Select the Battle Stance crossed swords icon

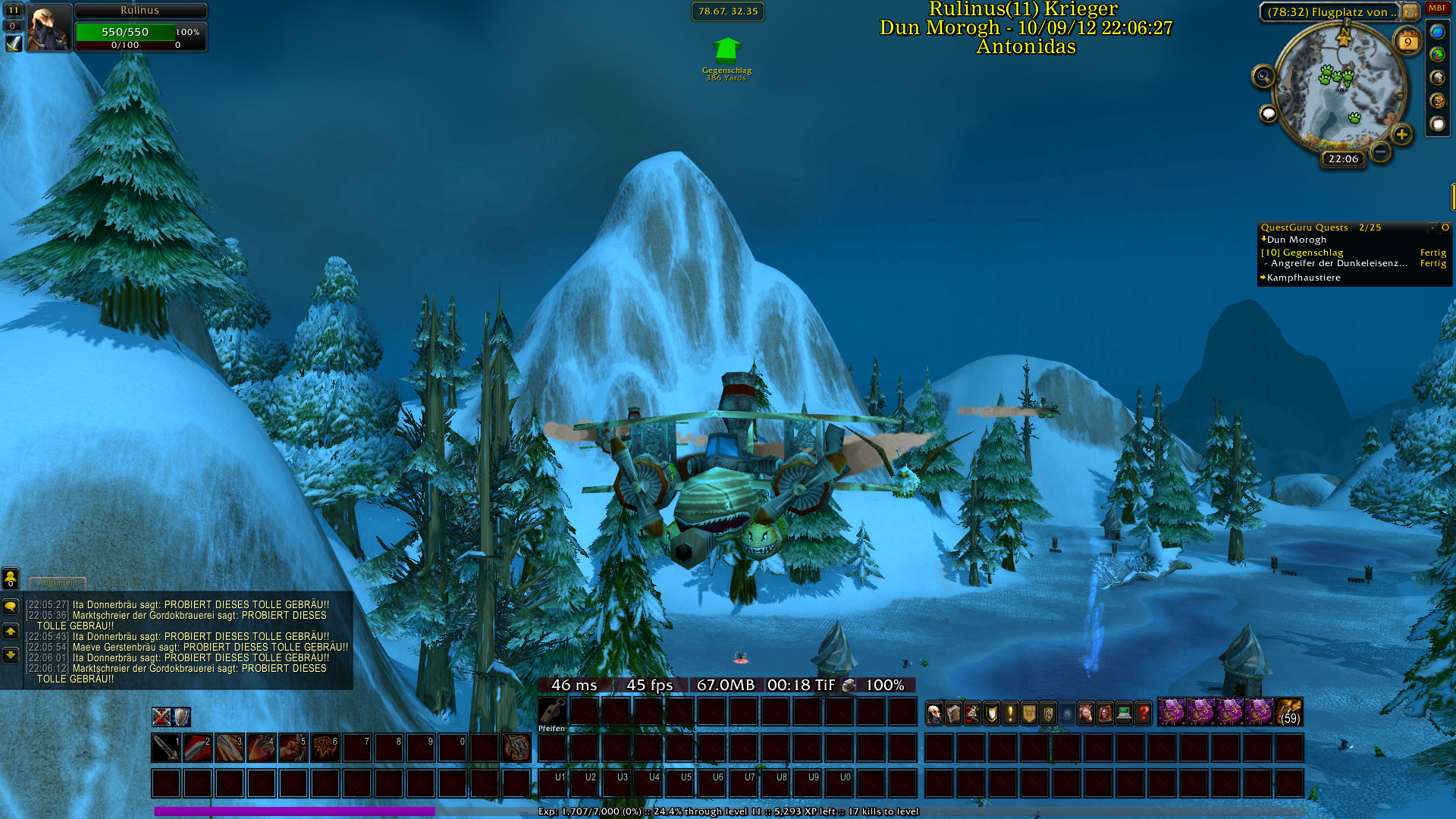coord(161,717)
